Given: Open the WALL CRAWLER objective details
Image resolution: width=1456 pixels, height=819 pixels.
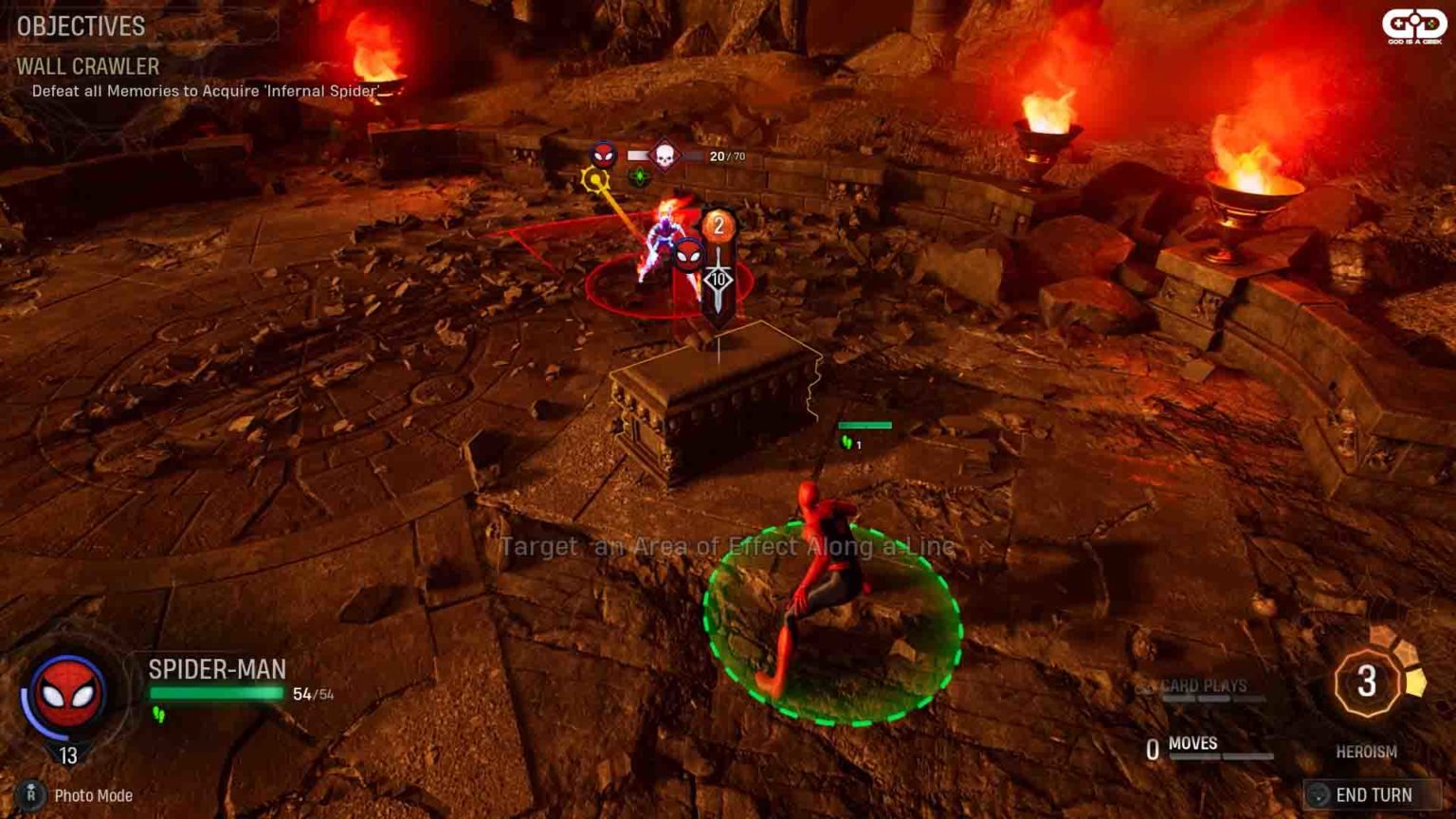Looking at the screenshot, I should (x=86, y=67).
